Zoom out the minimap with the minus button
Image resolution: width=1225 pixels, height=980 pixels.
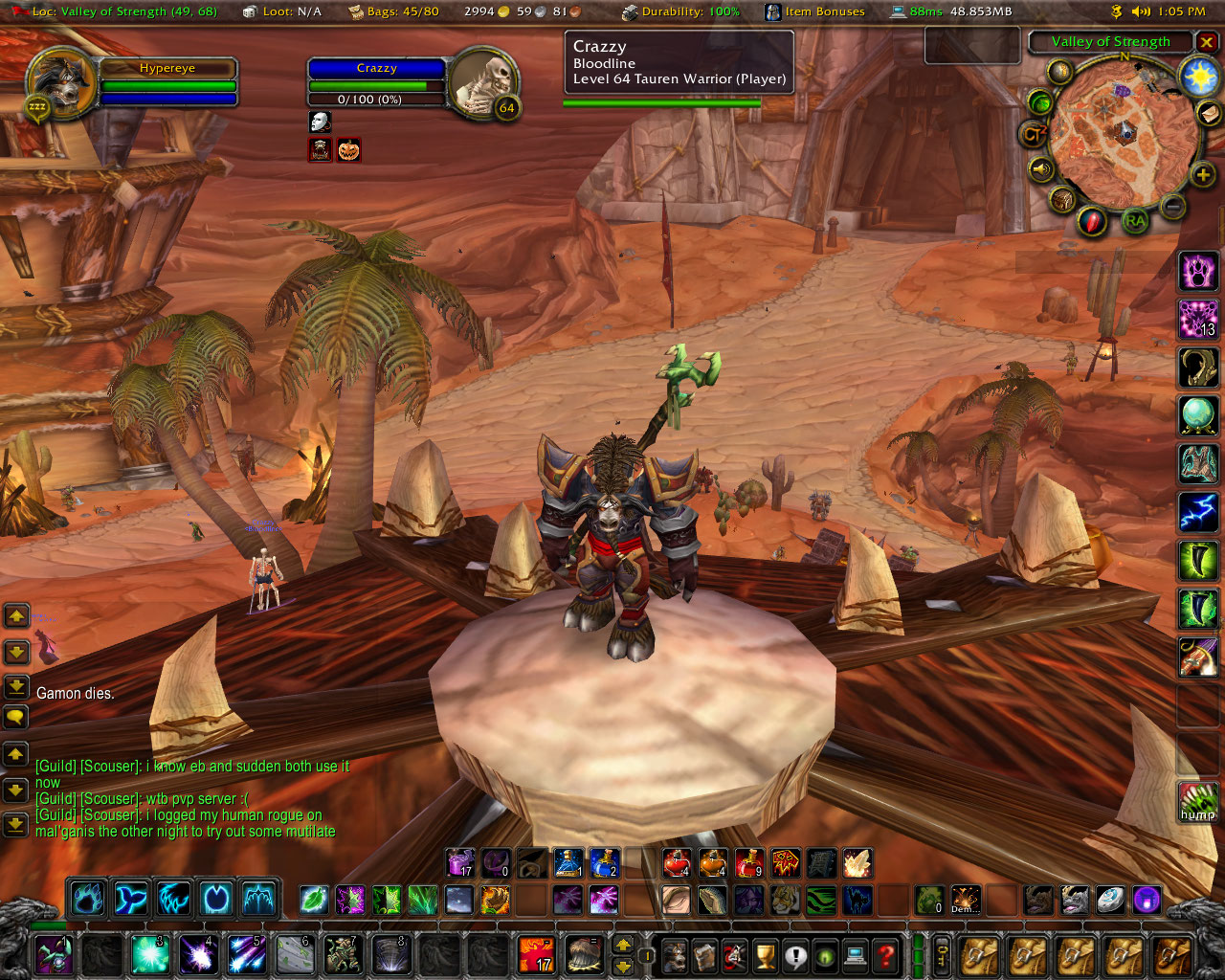pyautogui.click(x=1173, y=206)
